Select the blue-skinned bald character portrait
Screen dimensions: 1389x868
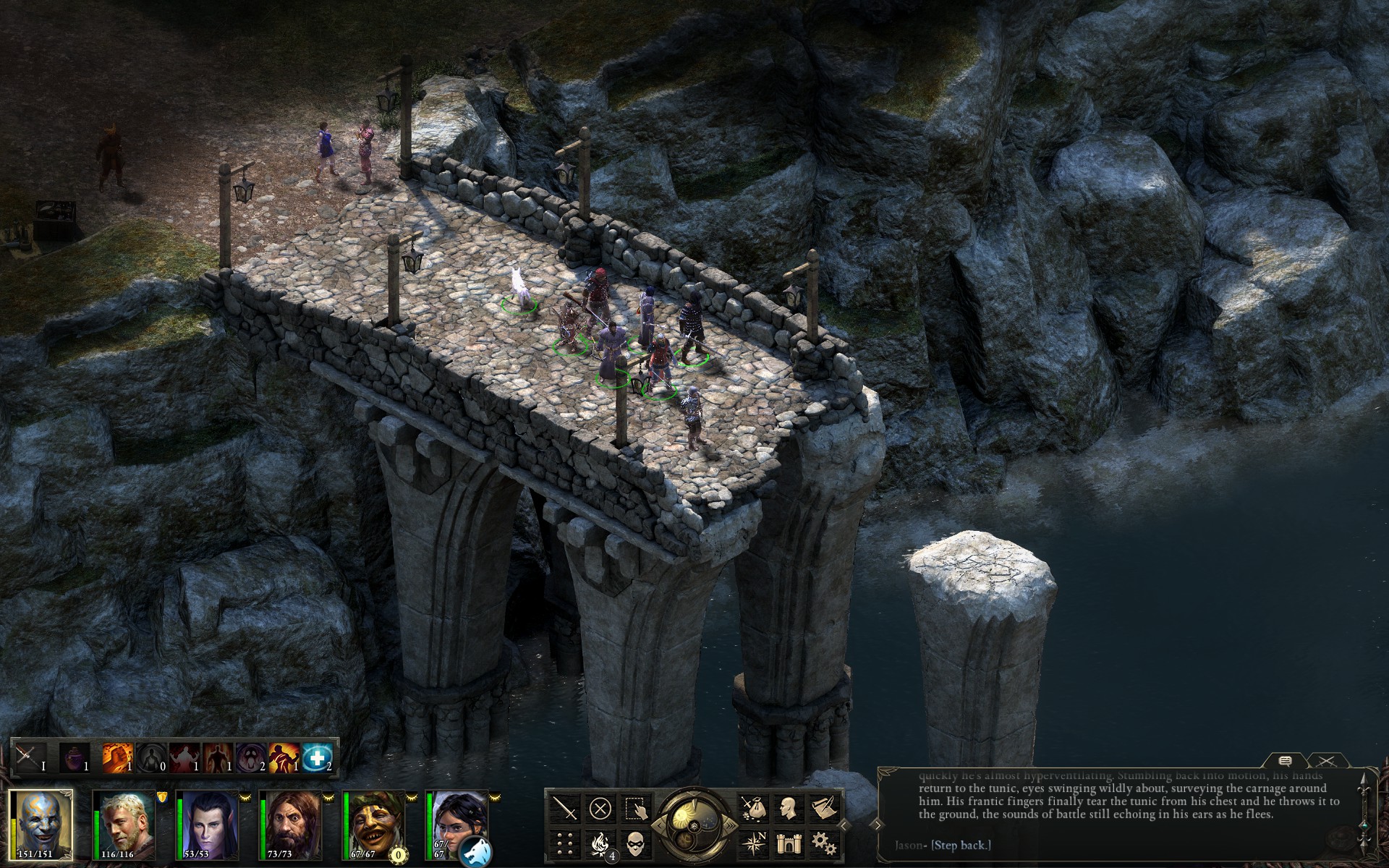pos(41,823)
